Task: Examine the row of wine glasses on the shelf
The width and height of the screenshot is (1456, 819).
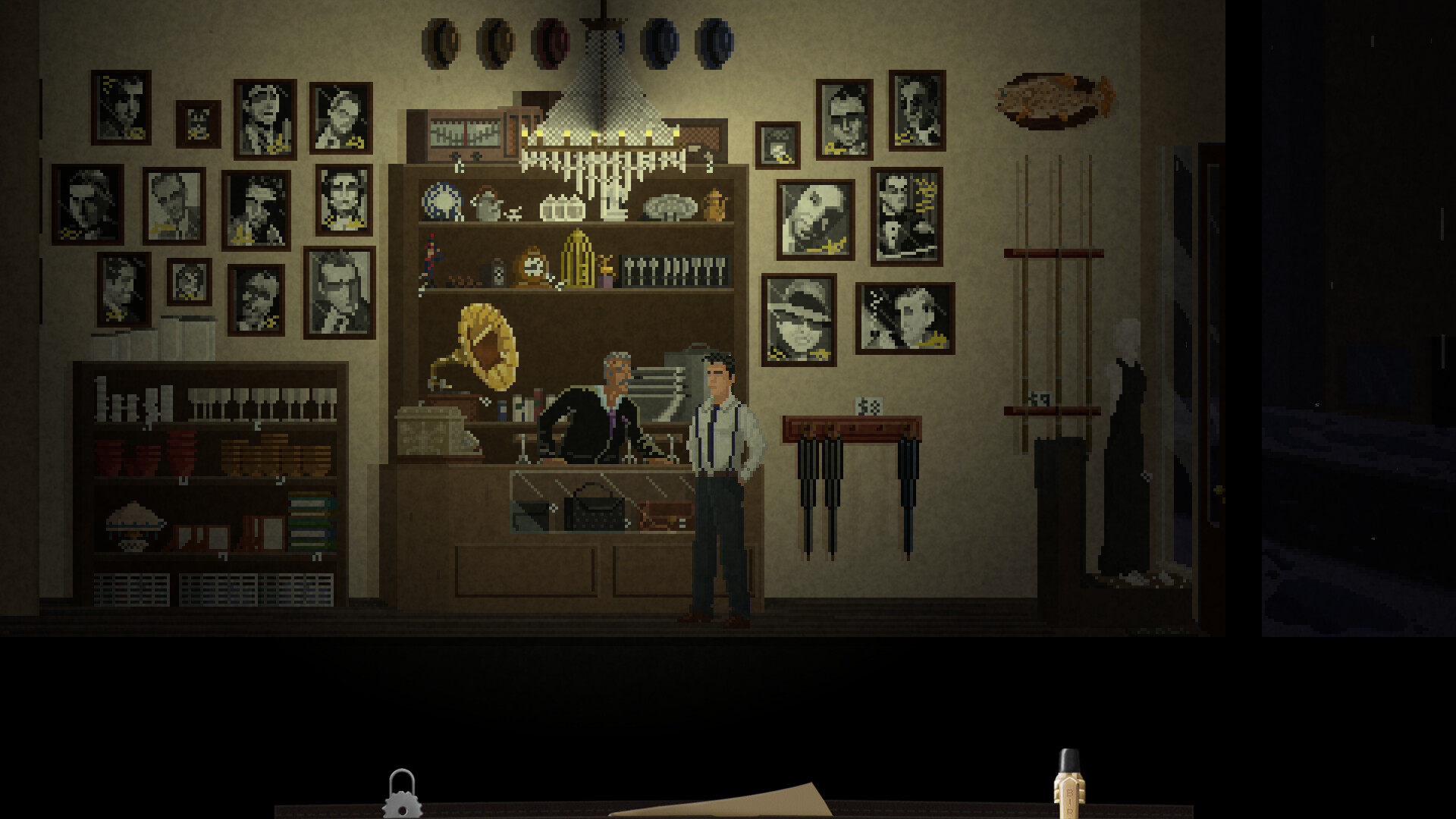Action: [x=265, y=402]
